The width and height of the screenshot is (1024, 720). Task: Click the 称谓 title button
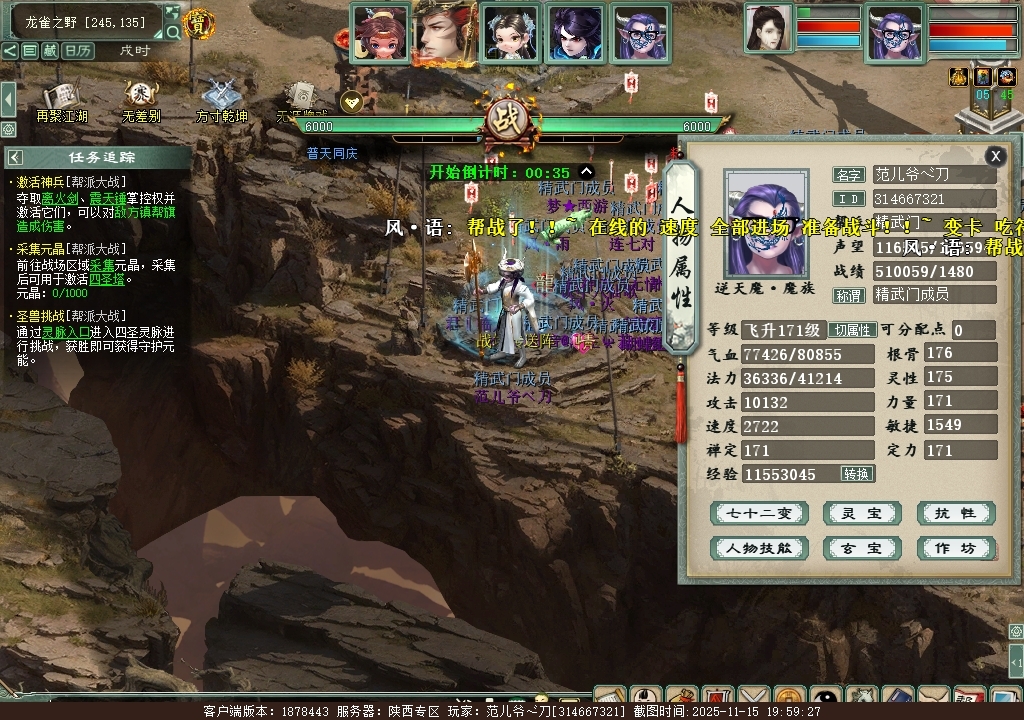[x=849, y=295]
